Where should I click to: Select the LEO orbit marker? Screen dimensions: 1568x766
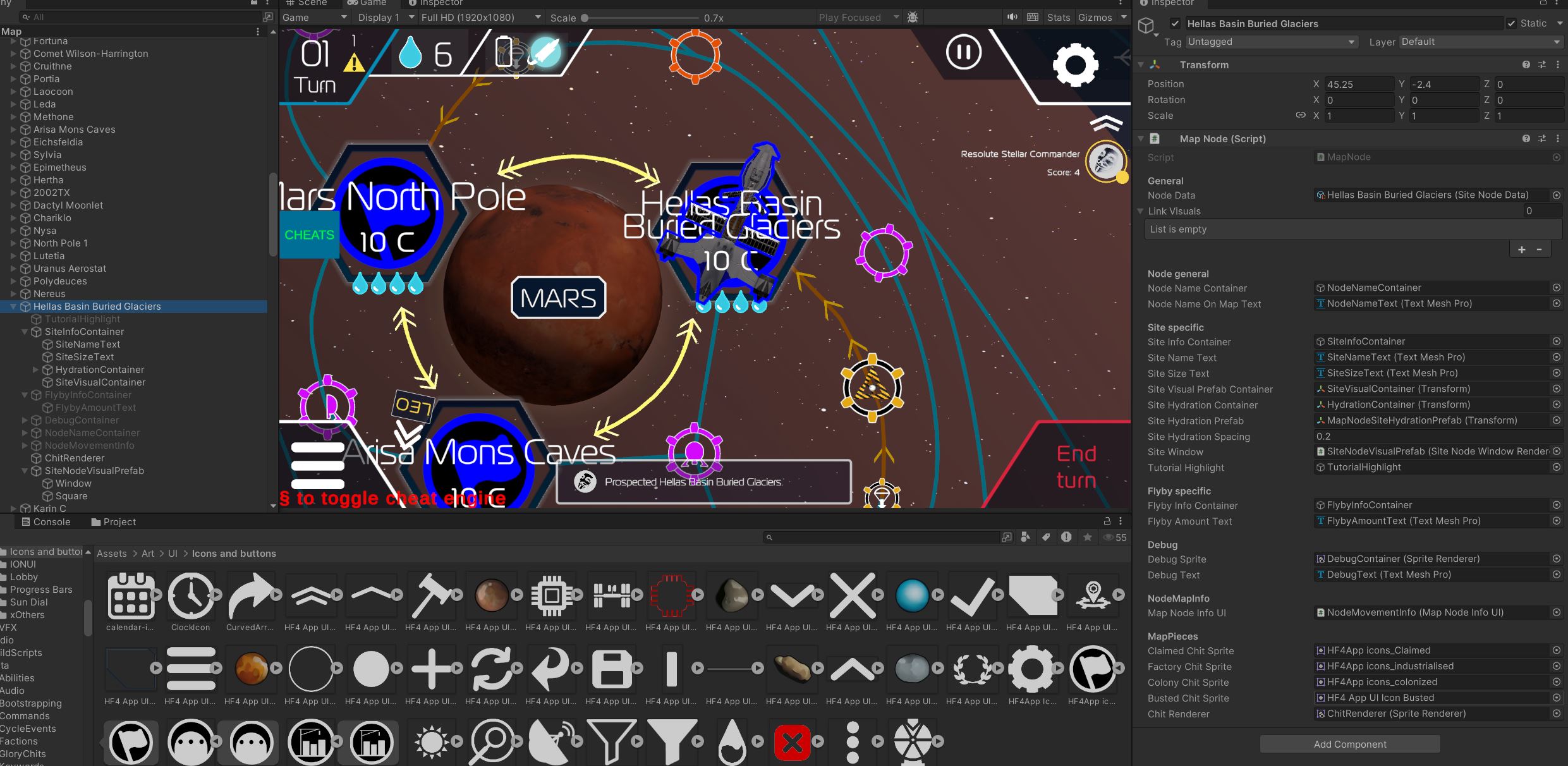click(x=413, y=406)
